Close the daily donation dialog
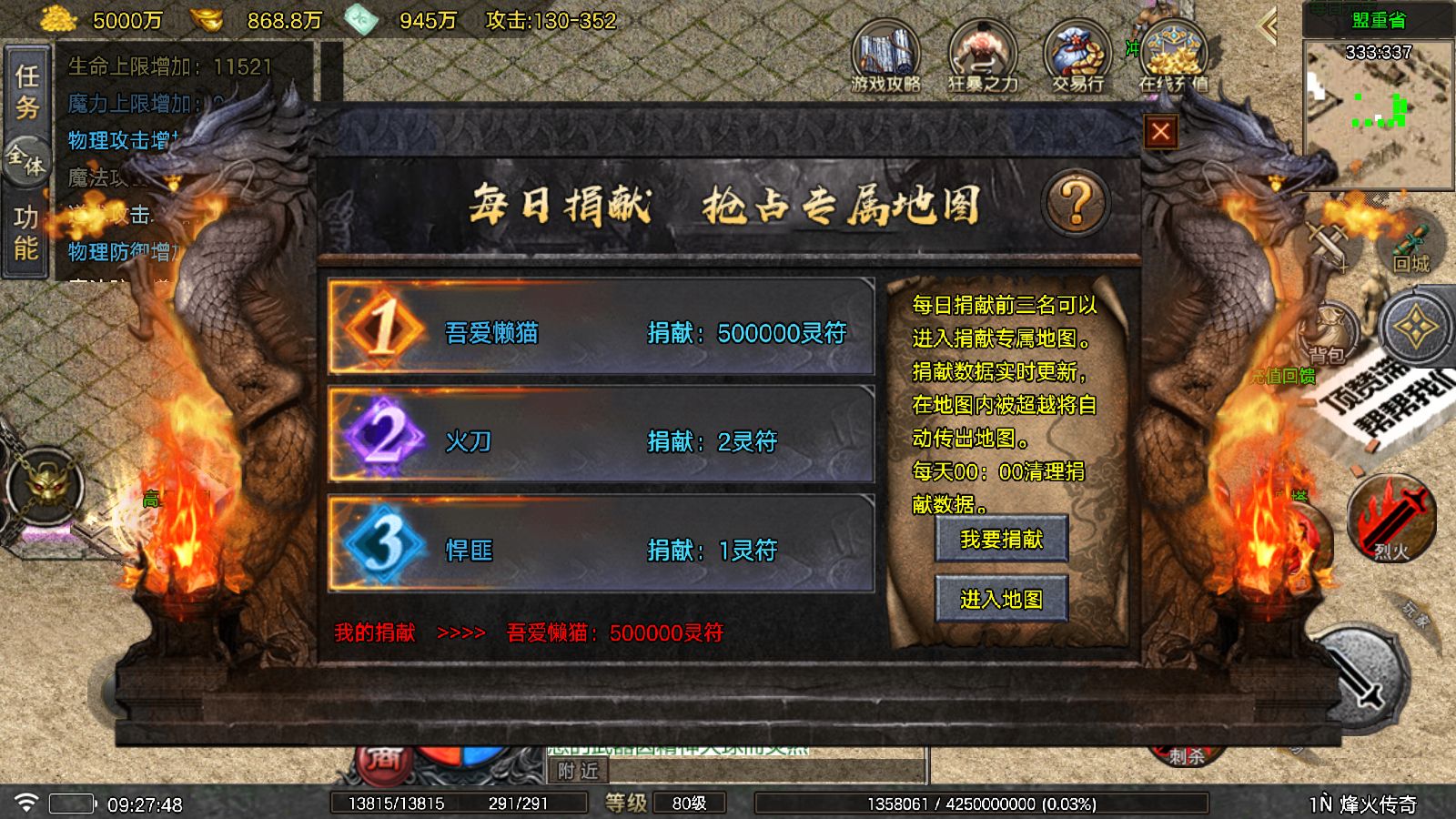The image size is (1456, 819). pyautogui.click(x=1160, y=131)
